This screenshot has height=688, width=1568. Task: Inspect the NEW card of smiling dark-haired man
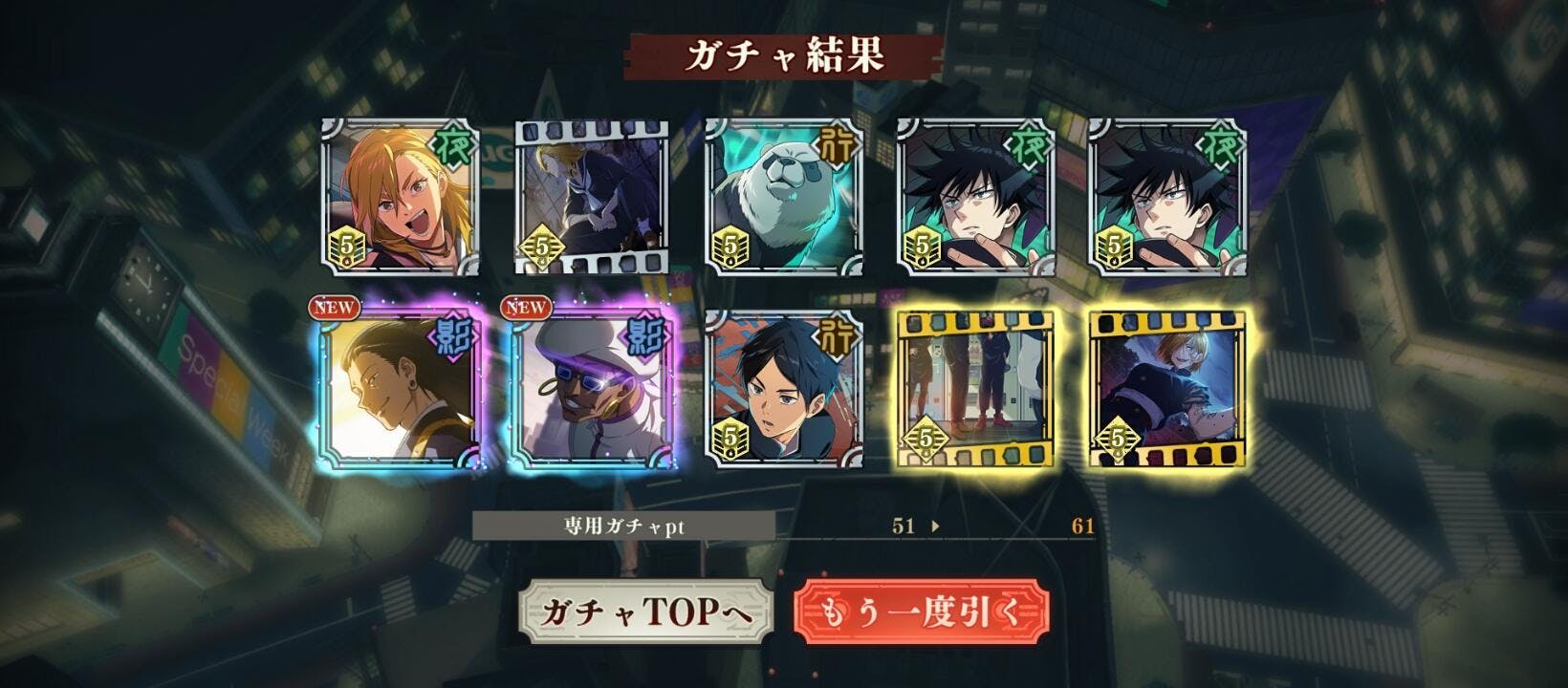click(400, 389)
